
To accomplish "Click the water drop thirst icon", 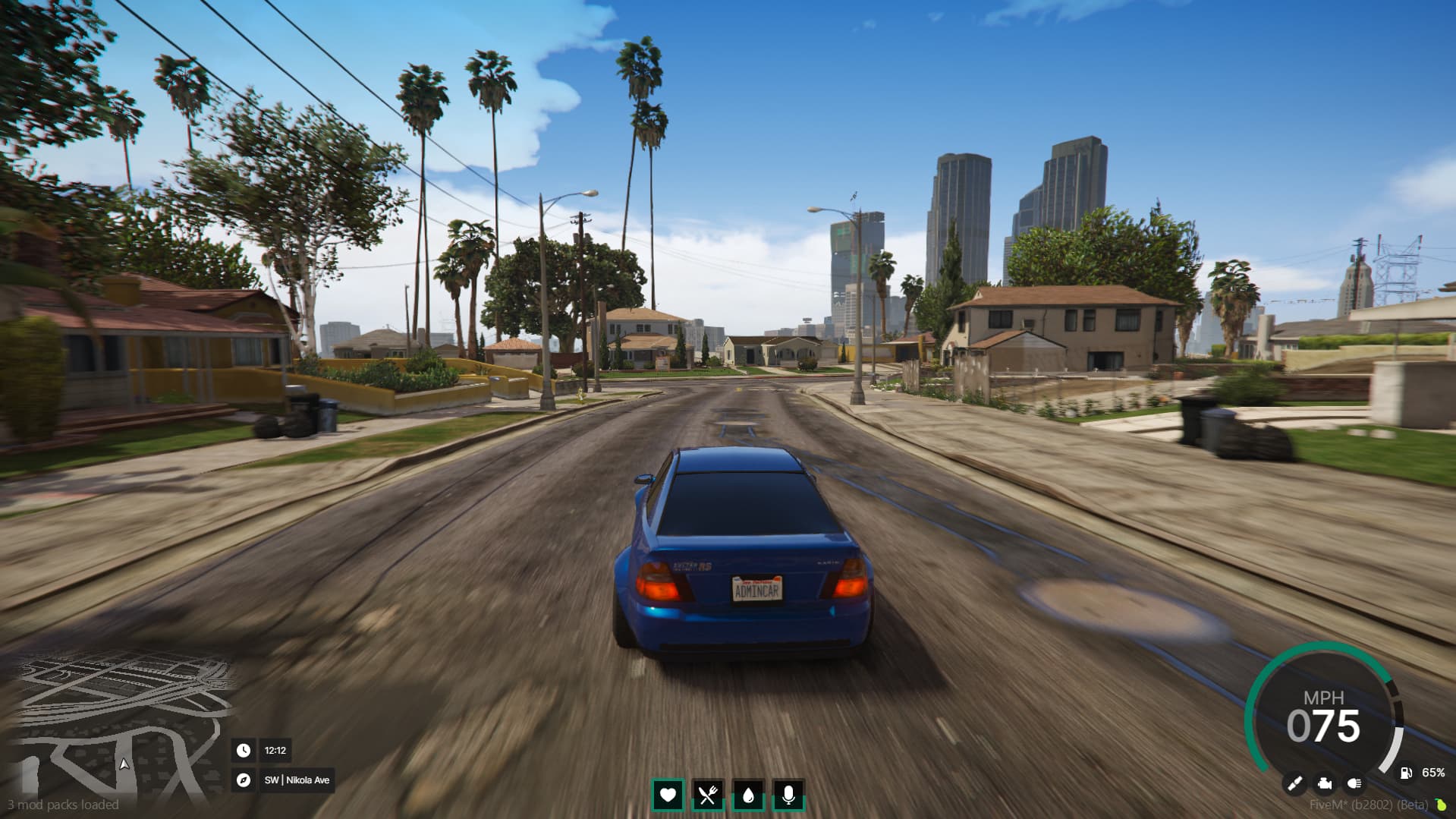I will [748, 796].
